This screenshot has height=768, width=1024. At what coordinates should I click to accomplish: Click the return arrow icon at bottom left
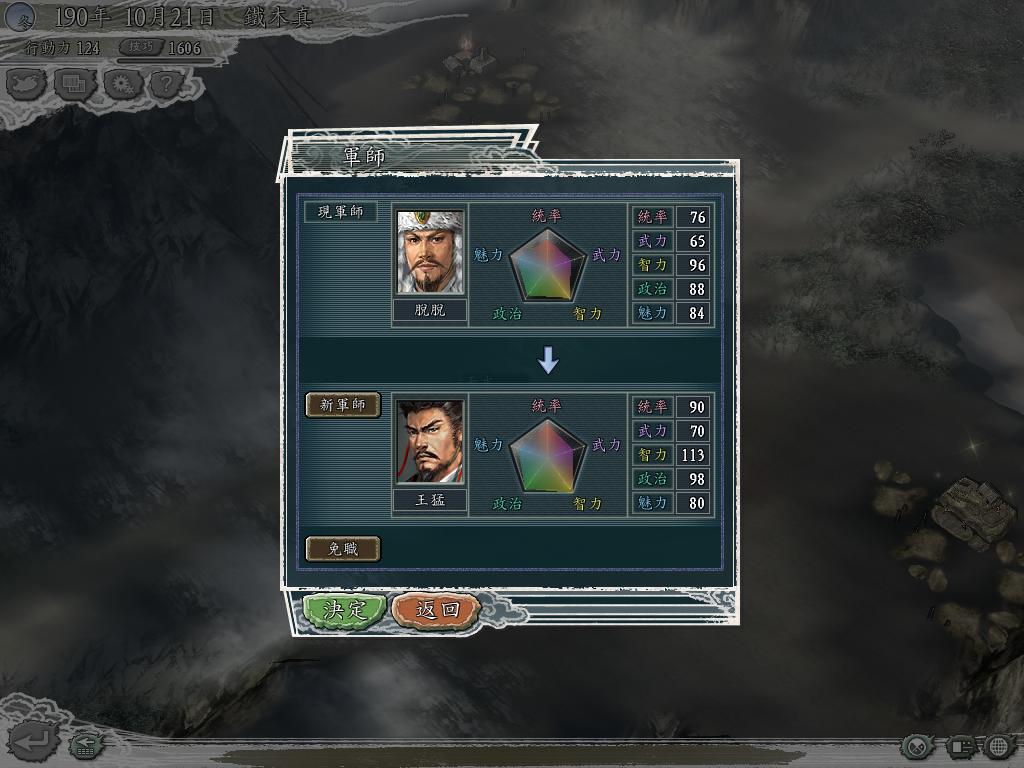[x=32, y=742]
